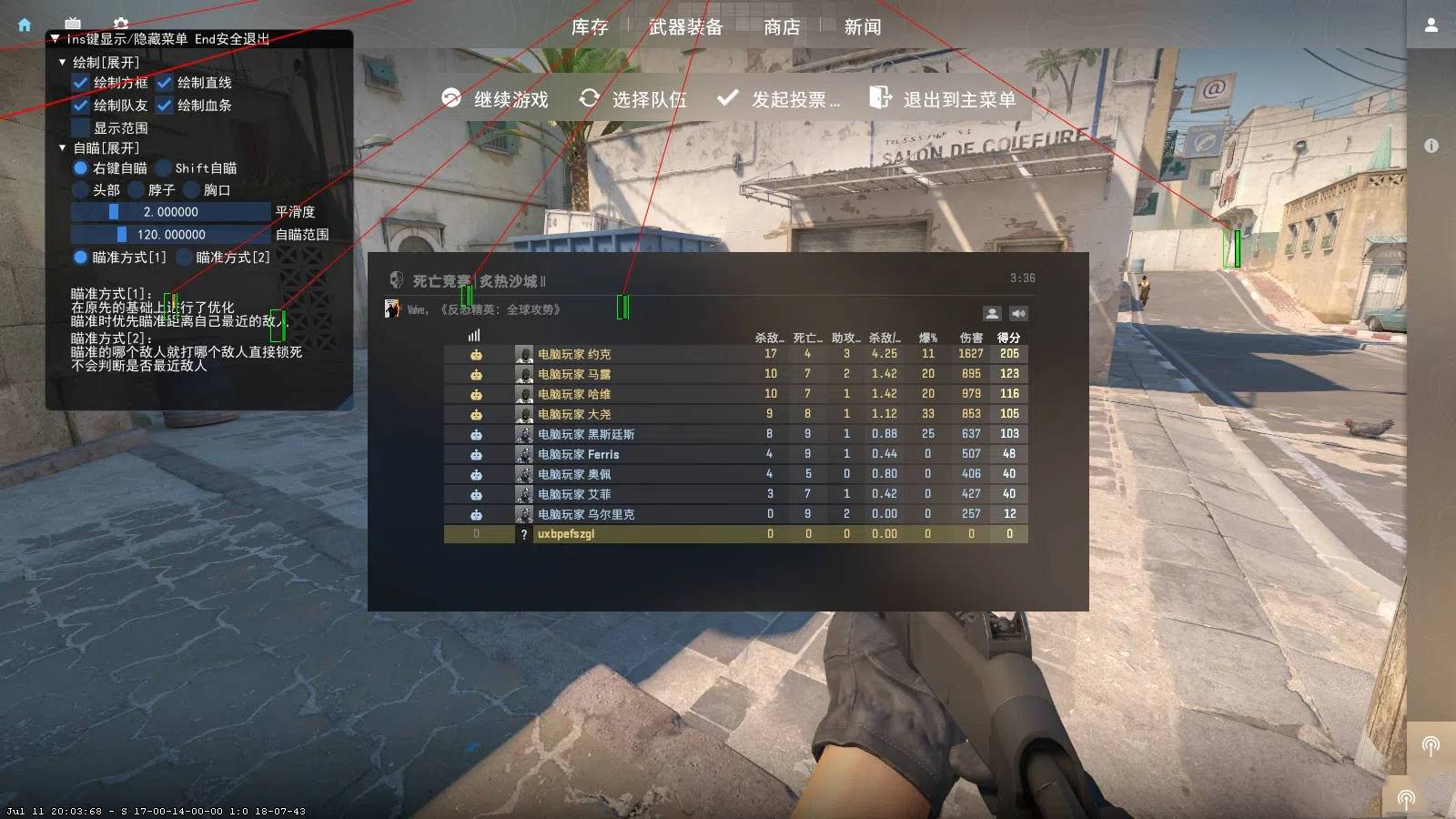Click the profile avatar icon top-right
Screen dimensions: 1456x819
pyautogui.click(x=1431, y=25)
